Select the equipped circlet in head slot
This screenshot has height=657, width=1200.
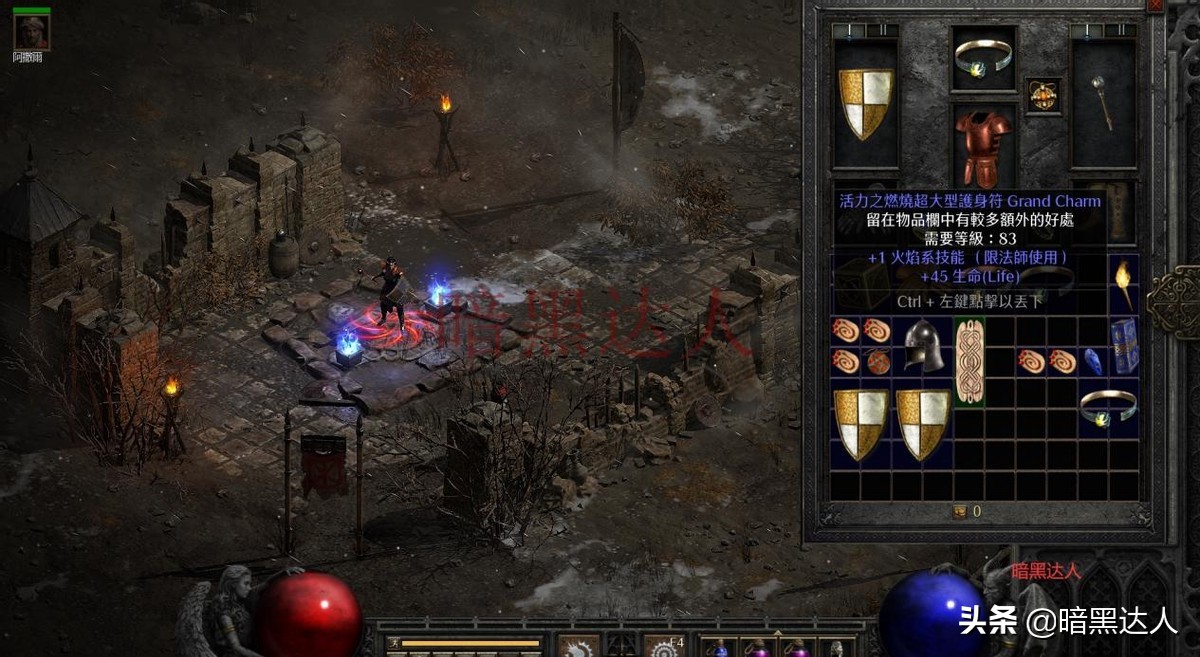(984, 58)
